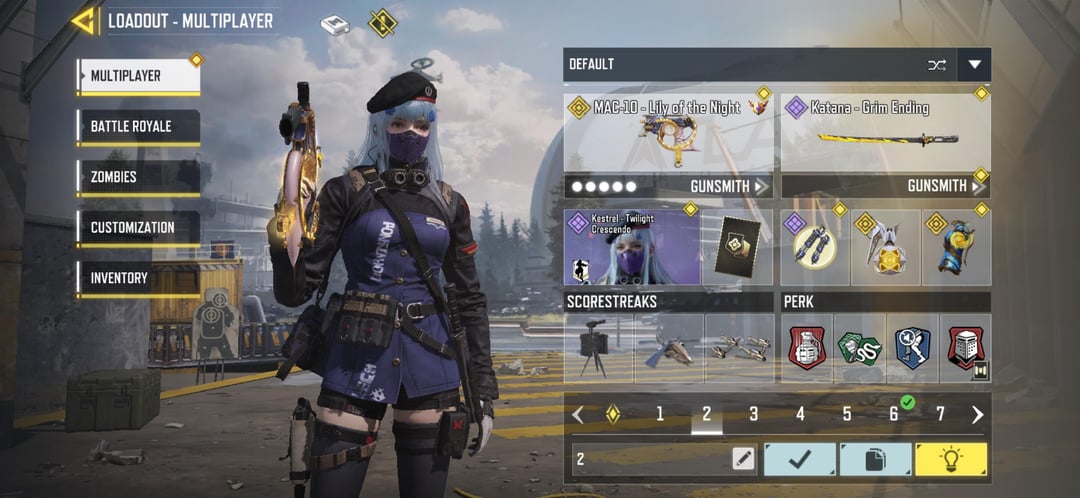Click the shuffle loadout icon

(x=936, y=65)
